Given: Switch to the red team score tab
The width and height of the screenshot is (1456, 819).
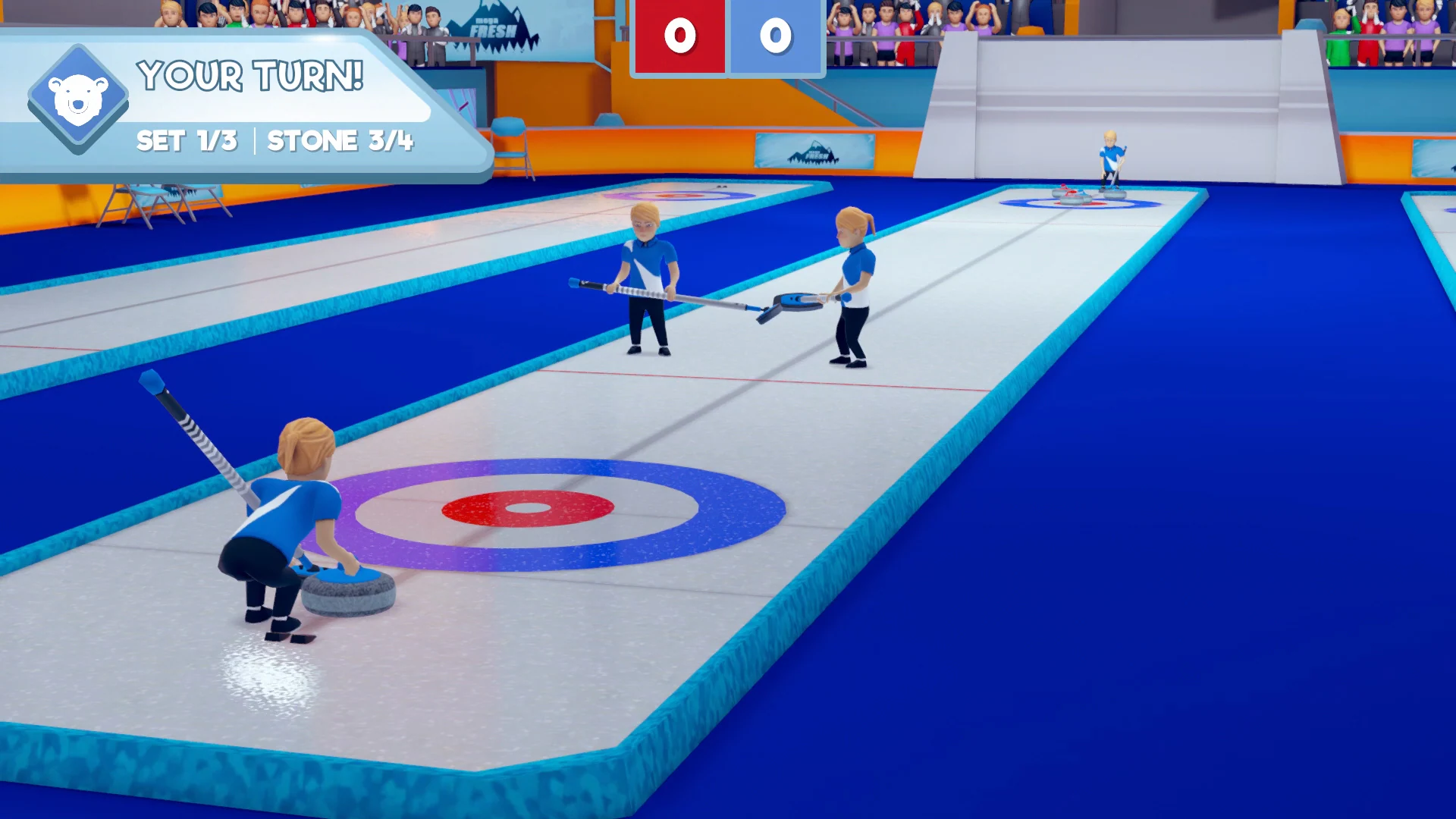Looking at the screenshot, I should pos(679,36).
